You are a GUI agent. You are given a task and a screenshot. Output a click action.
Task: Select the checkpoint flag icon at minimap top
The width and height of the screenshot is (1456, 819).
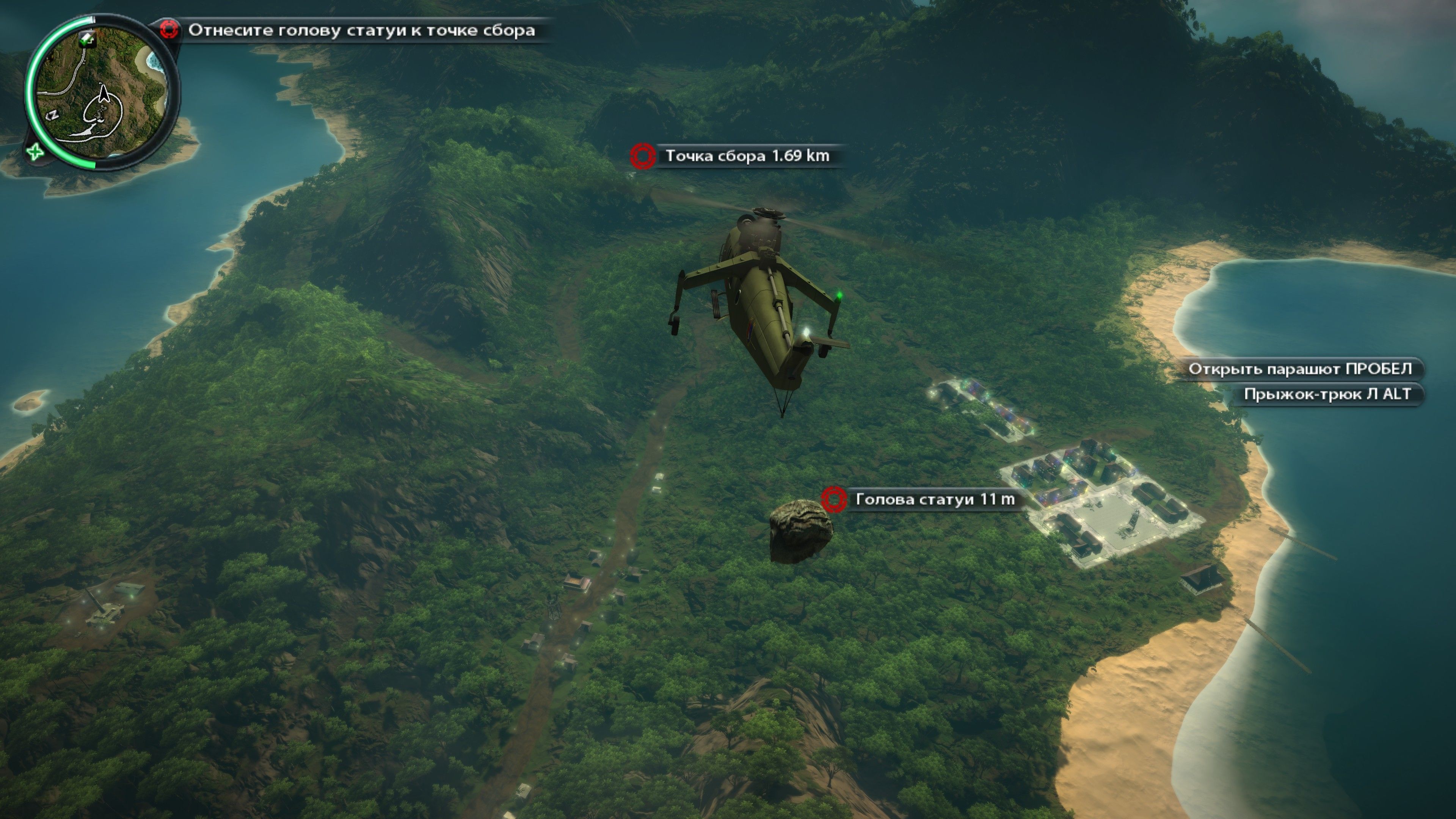pyautogui.click(x=88, y=39)
